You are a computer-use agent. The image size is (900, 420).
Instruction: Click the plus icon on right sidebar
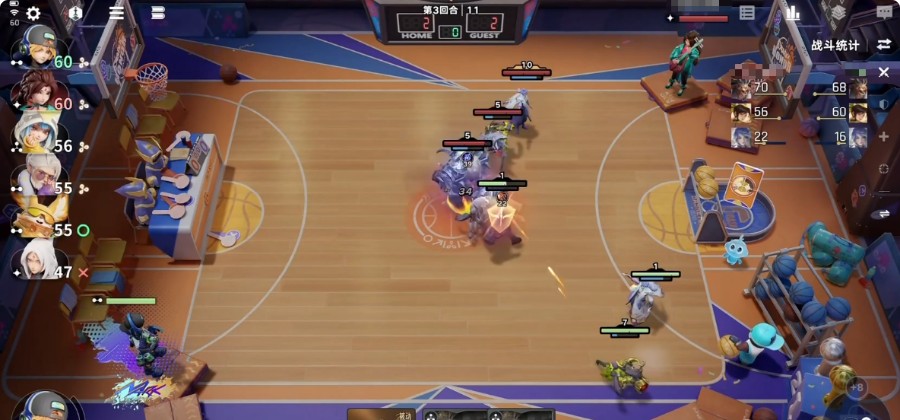(x=884, y=136)
